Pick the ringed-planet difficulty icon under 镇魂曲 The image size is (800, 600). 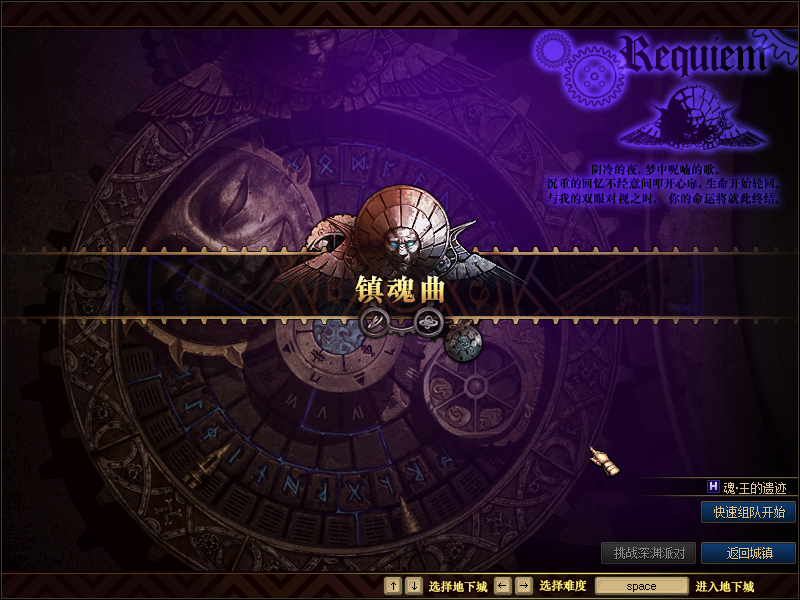pyautogui.click(x=428, y=321)
